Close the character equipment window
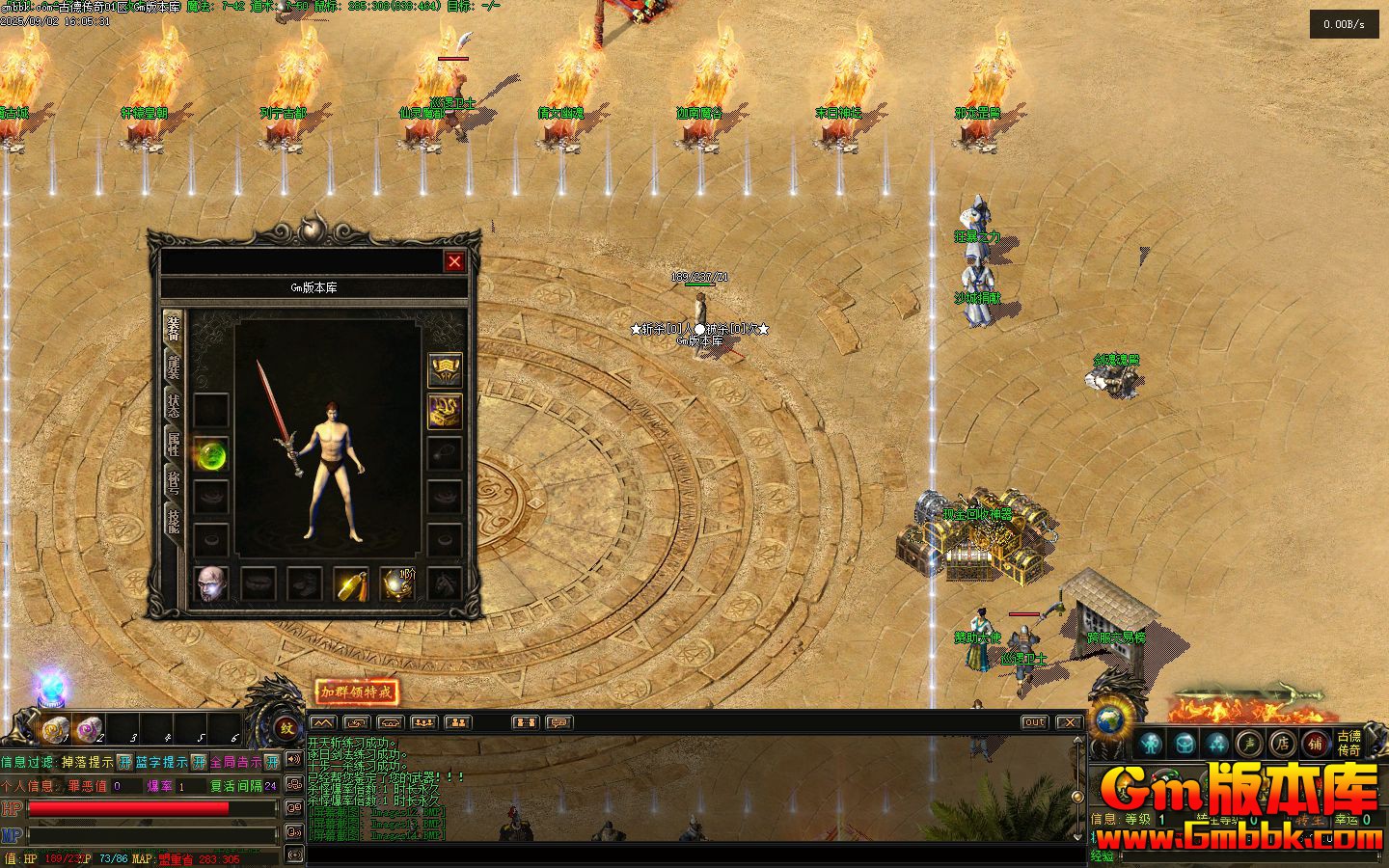 [x=454, y=261]
